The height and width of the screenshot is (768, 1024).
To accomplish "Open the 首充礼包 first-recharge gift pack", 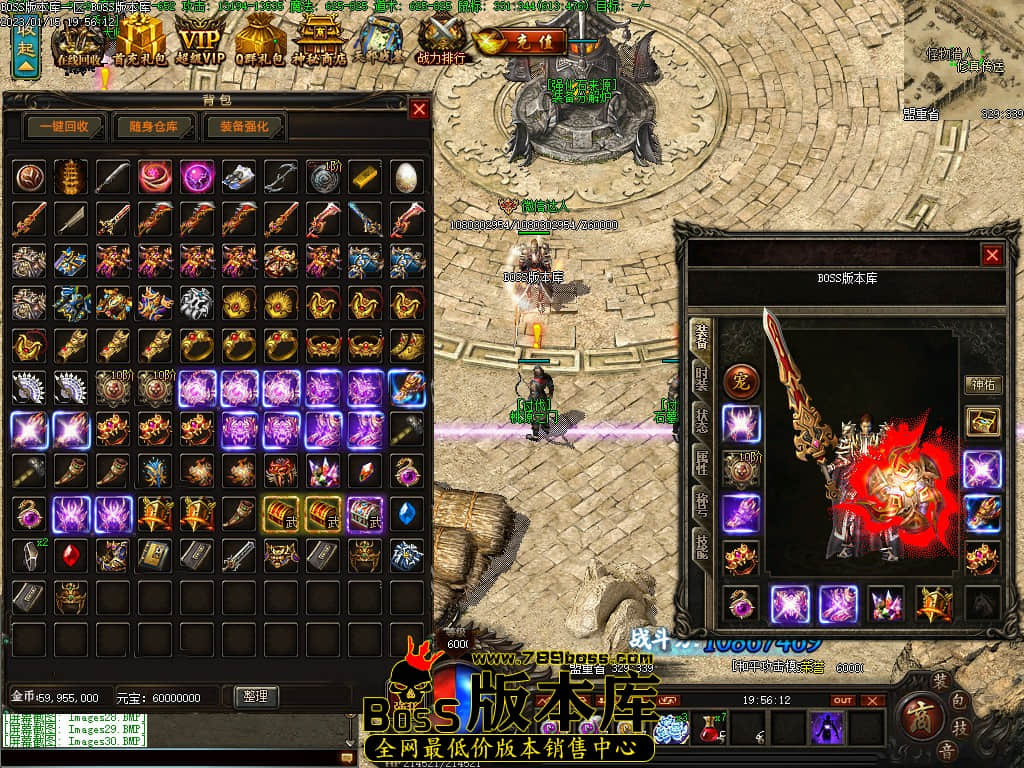I will pos(141,41).
